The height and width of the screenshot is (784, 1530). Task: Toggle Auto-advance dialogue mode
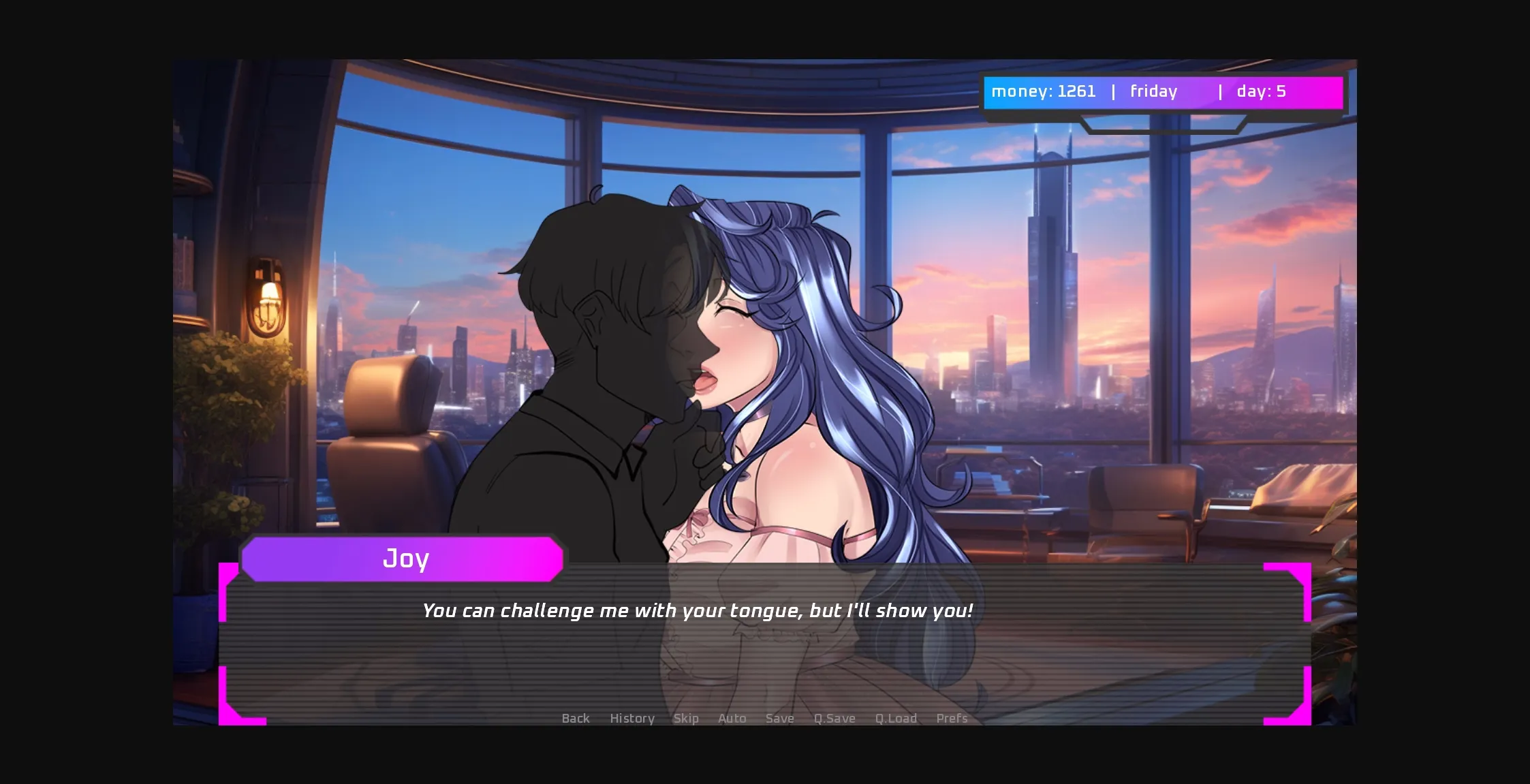click(731, 719)
